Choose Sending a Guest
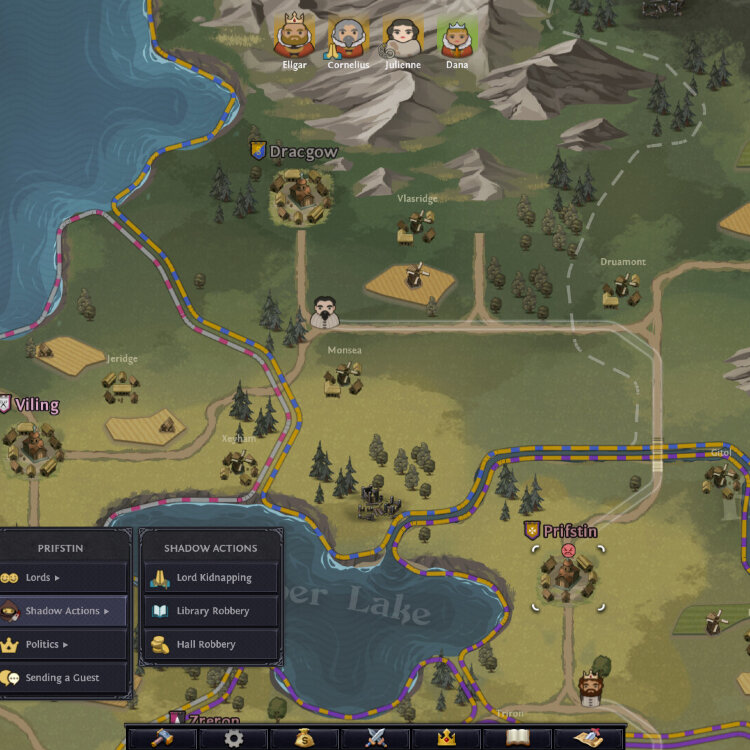The width and height of the screenshot is (750, 750). pyautogui.click(x=64, y=678)
